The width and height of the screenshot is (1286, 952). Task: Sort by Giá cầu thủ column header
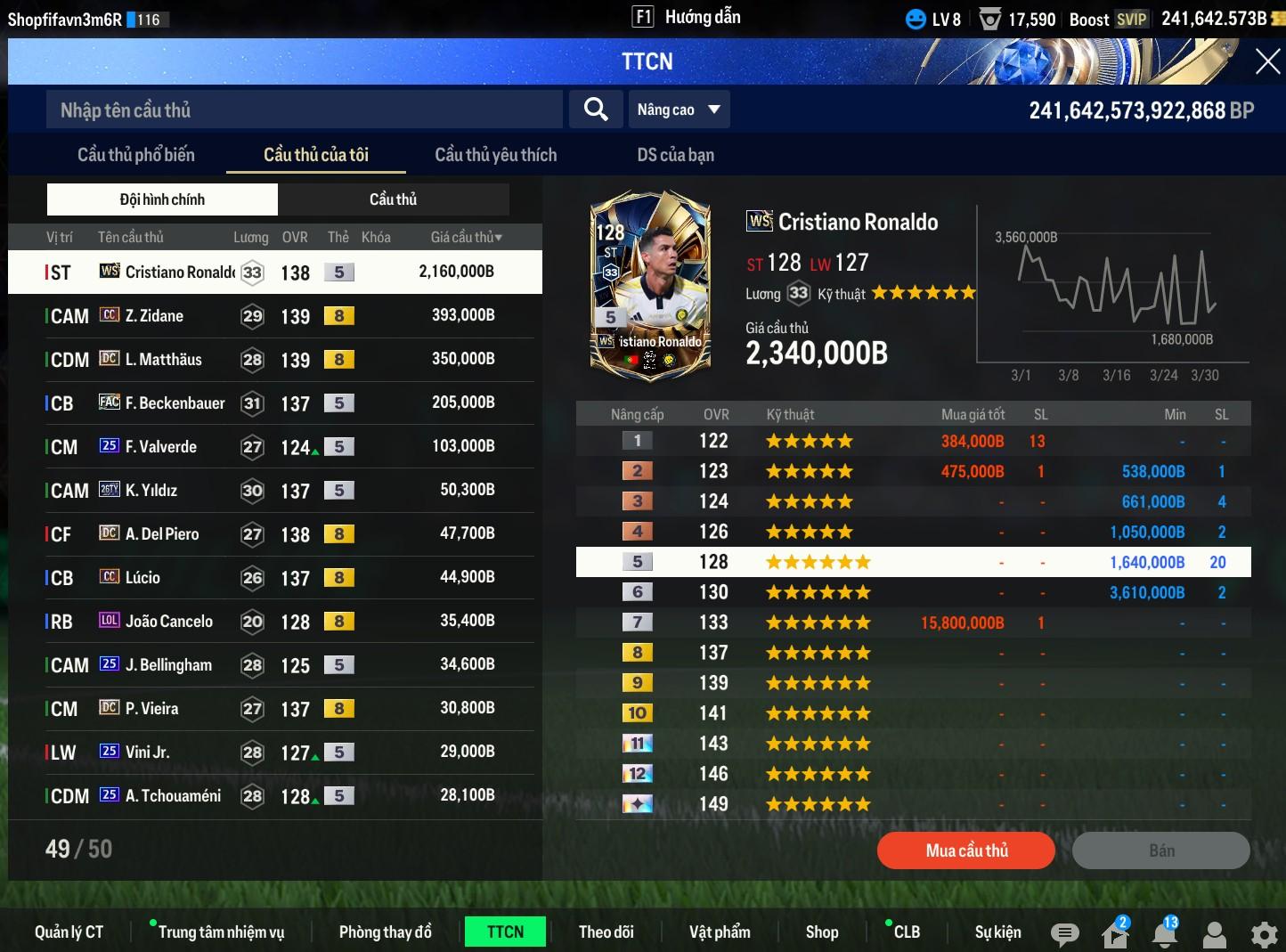pyautogui.click(x=466, y=238)
